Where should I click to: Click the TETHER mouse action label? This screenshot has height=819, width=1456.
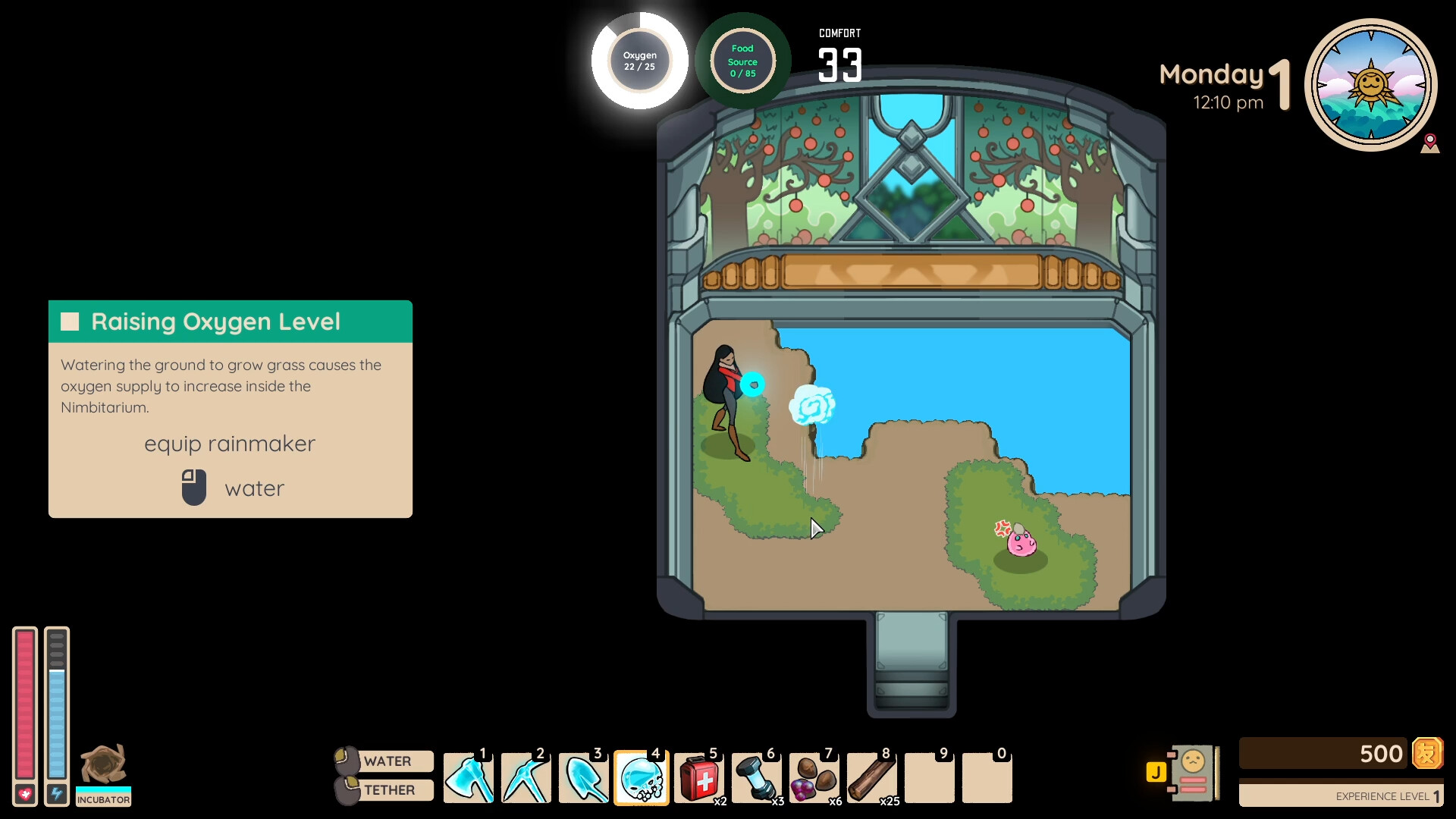click(x=389, y=790)
